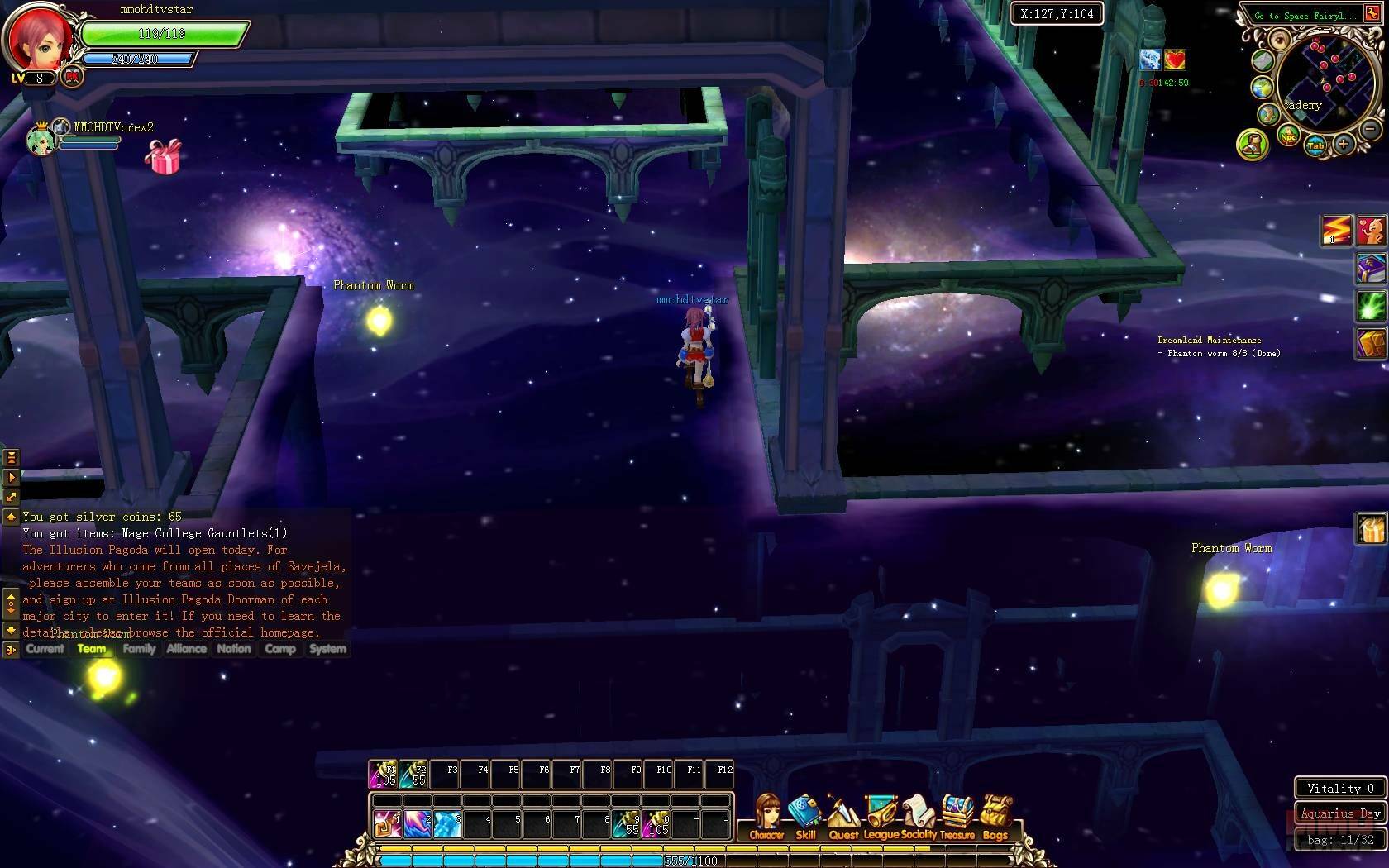Select the Family chat tab
The height and width of the screenshot is (868, 1389).
(x=139, y=649)
